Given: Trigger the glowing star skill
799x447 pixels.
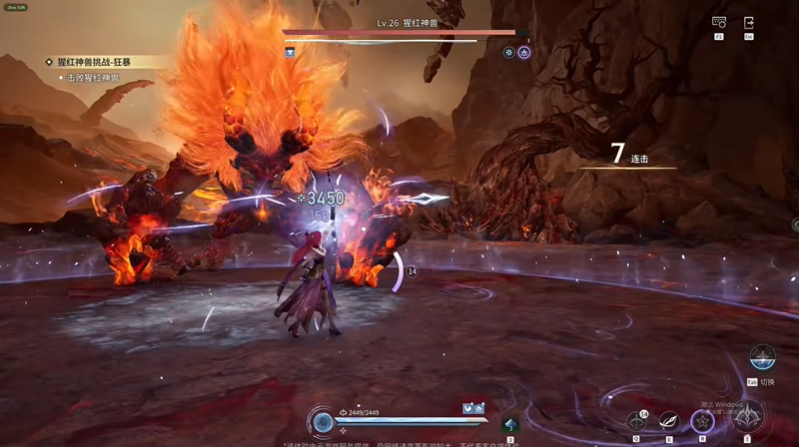Looking at the screenshot, I should click(703, 421).
